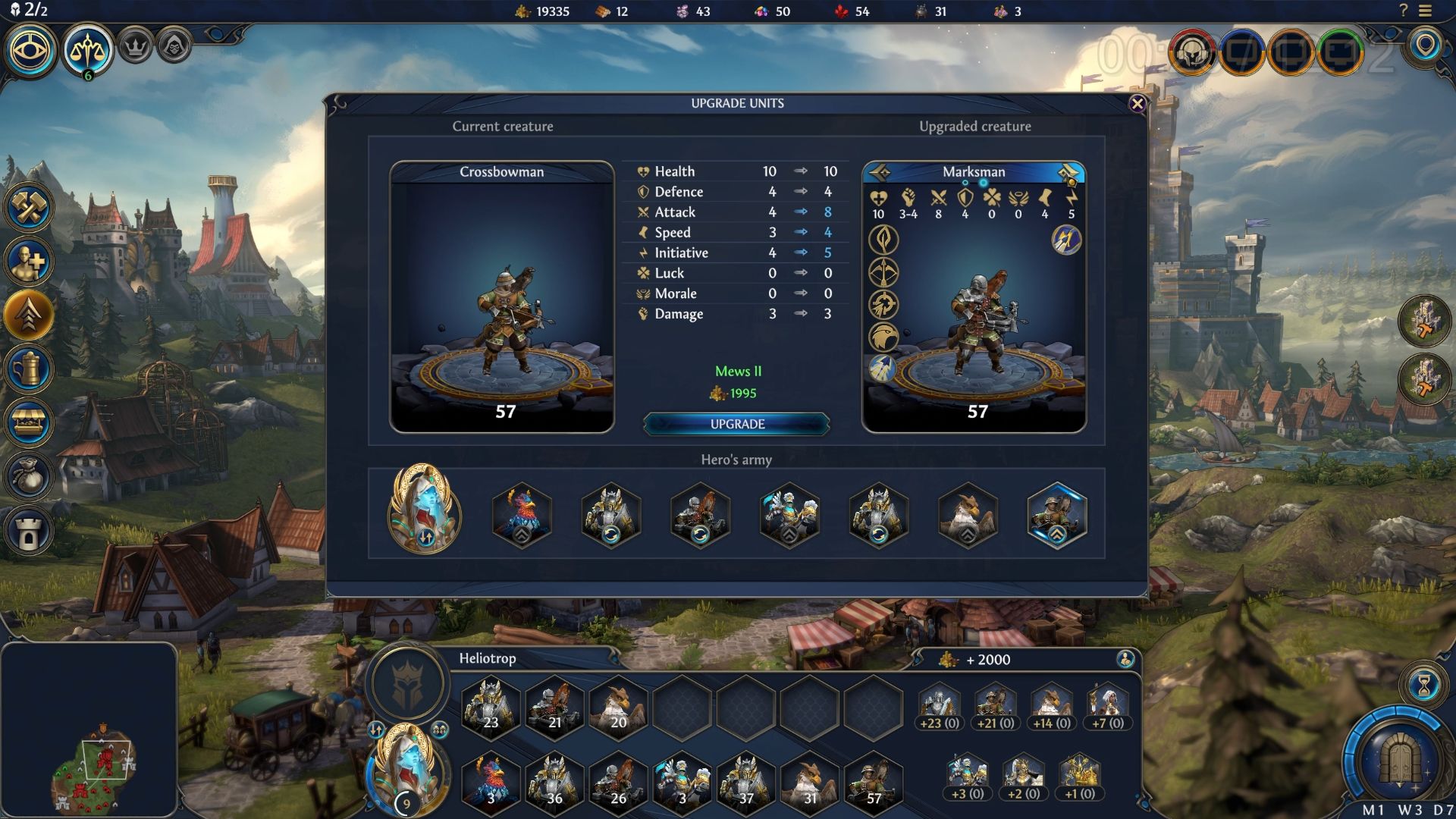Open the hamburger main menu
Screen dimensions: 1456x819
click(x=1426, y=11)
